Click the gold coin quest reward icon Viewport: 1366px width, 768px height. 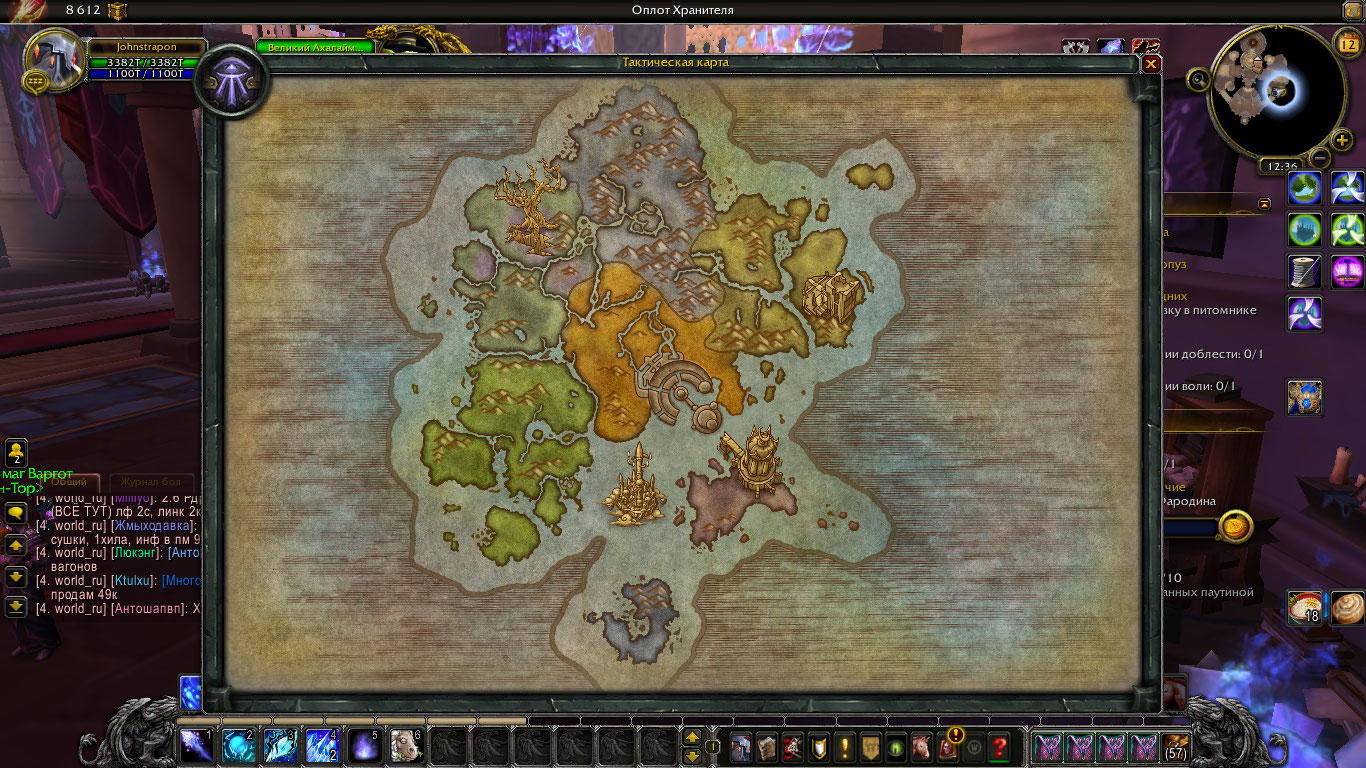(1237, 526)
